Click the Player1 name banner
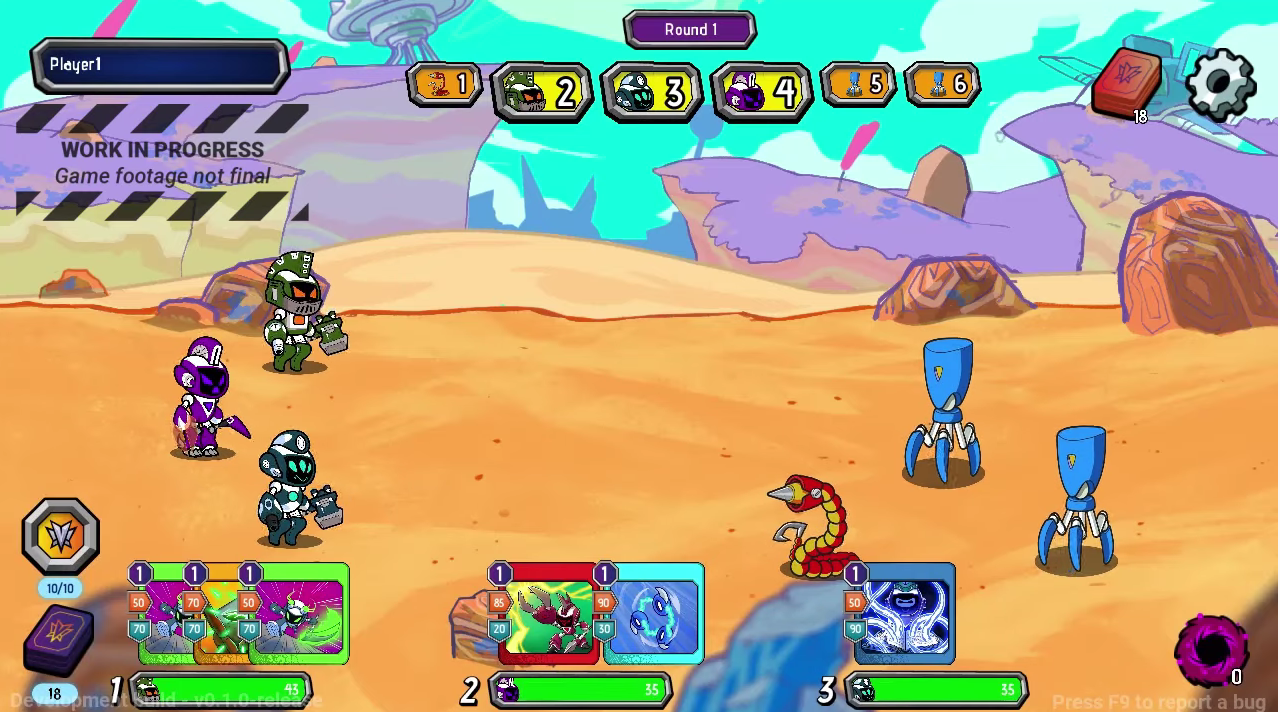Viewport: 1280px width, 712px height. 160,65
